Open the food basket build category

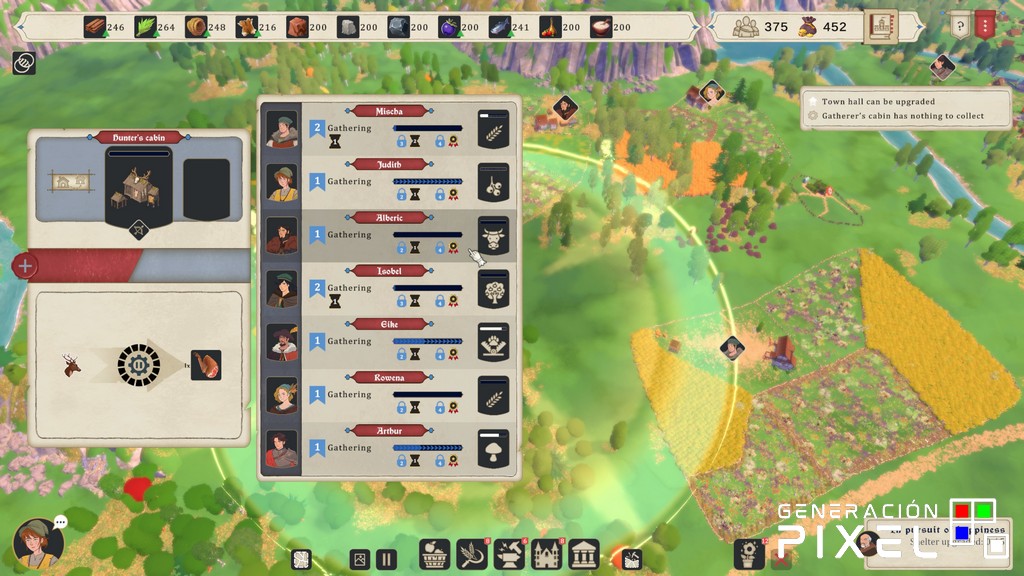click(x=433, y=555)
